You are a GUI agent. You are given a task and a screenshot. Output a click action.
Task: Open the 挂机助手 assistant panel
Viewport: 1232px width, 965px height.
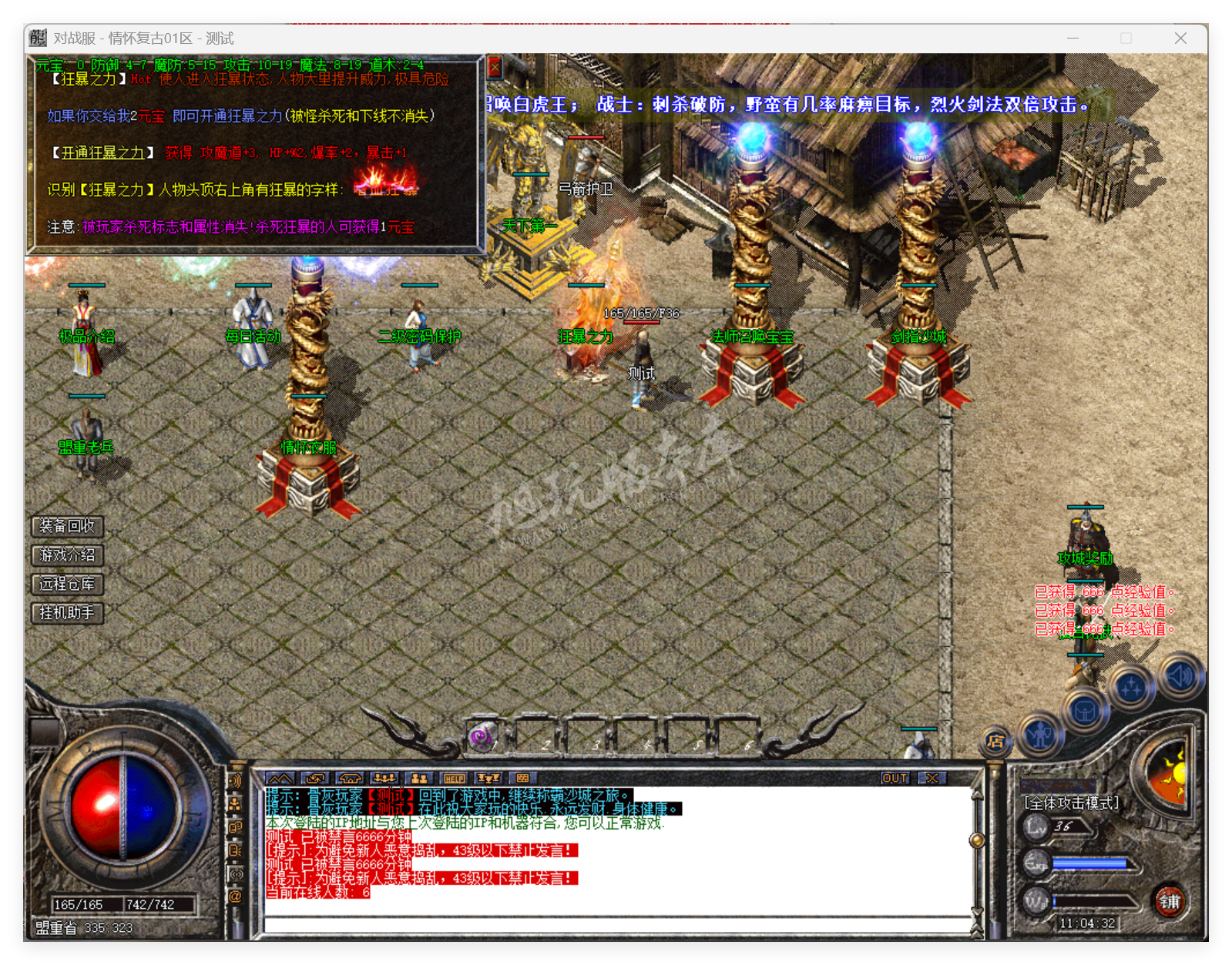(x=65, y=613)
